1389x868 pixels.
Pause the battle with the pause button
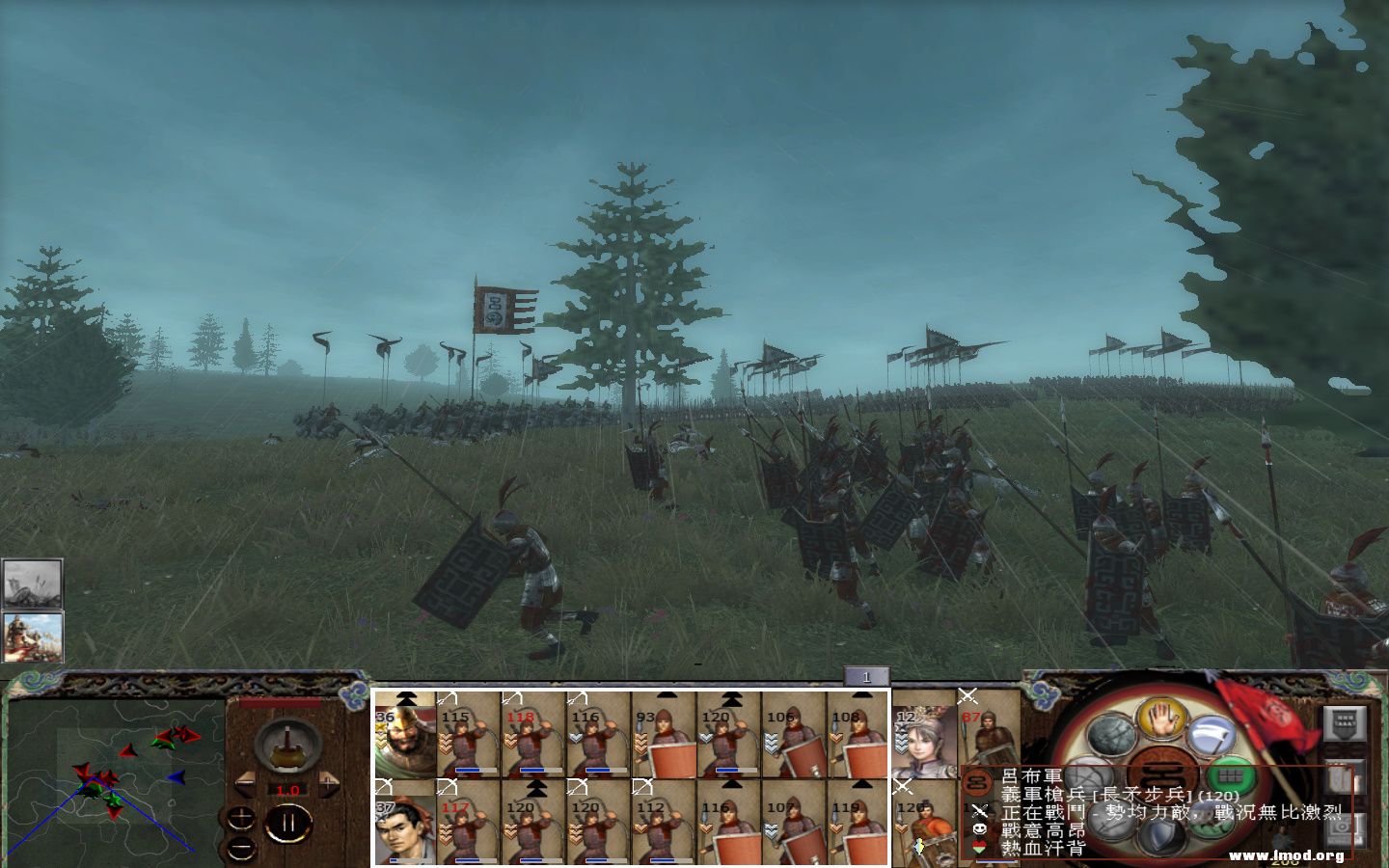[x=289, y=823]
